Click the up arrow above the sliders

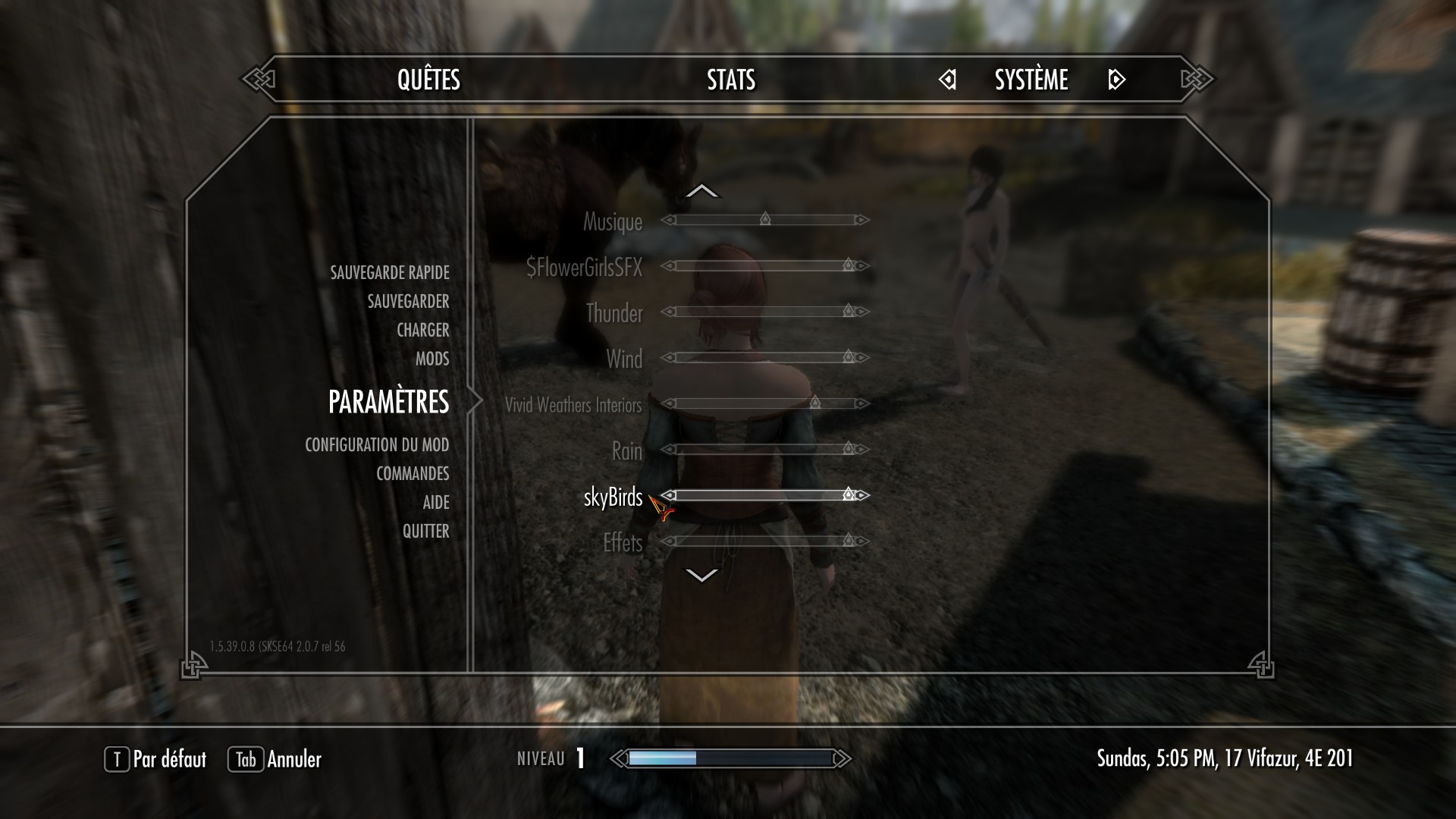(701, 191)
